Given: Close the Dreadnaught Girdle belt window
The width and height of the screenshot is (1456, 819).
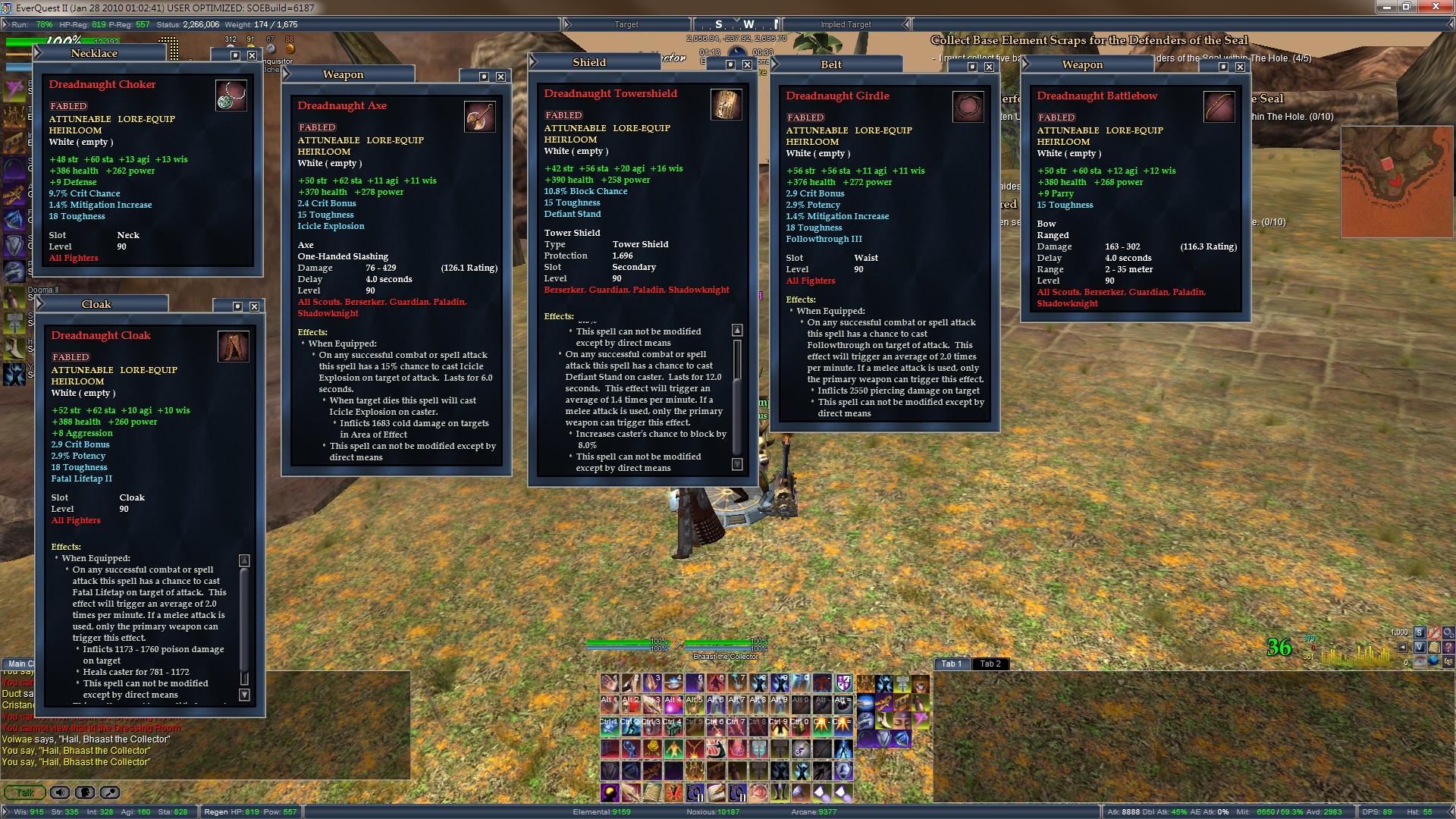Looking at the screenshot, I should coord(989,67).
